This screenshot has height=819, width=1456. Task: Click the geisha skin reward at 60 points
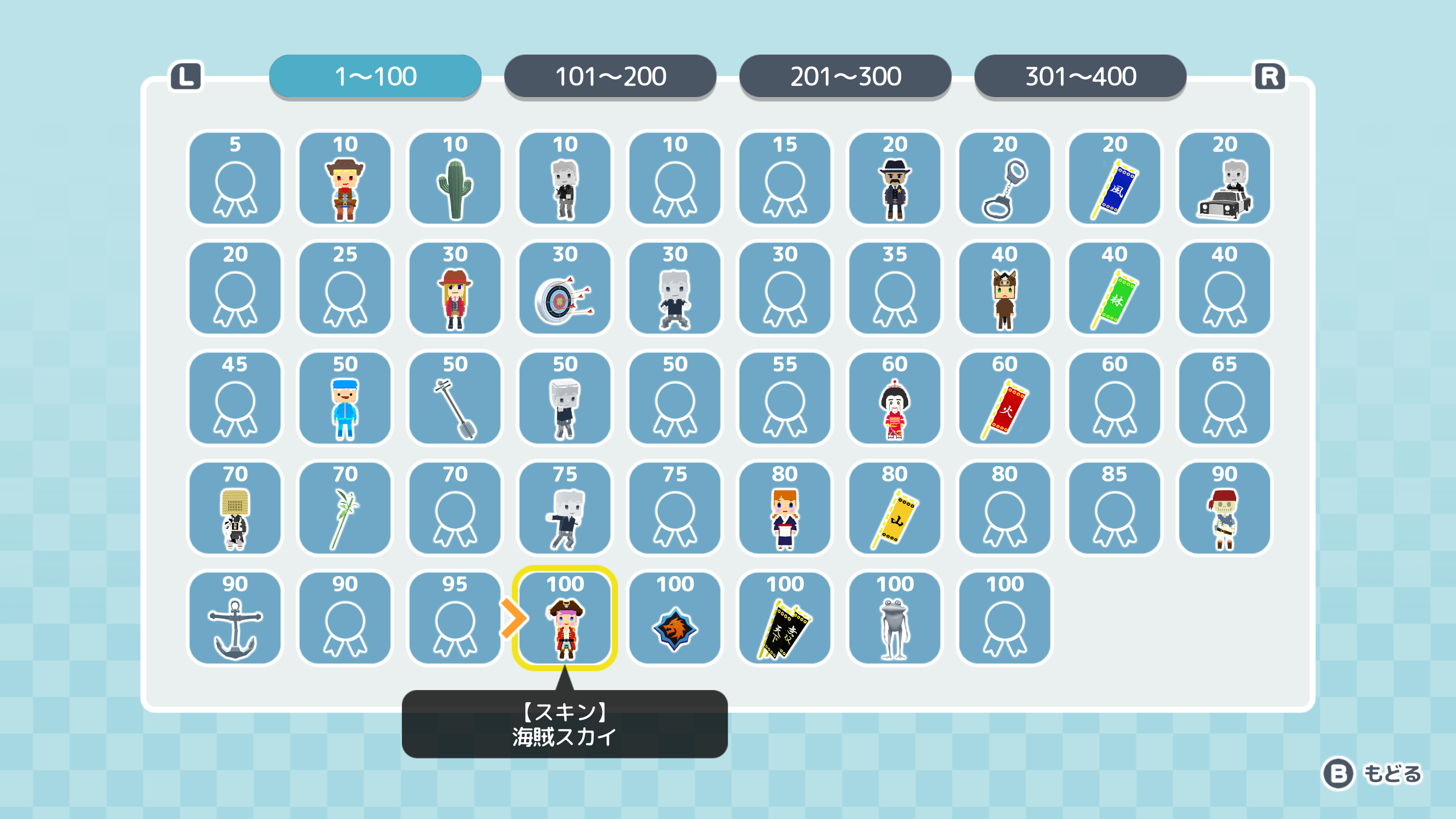coord(895,399)
